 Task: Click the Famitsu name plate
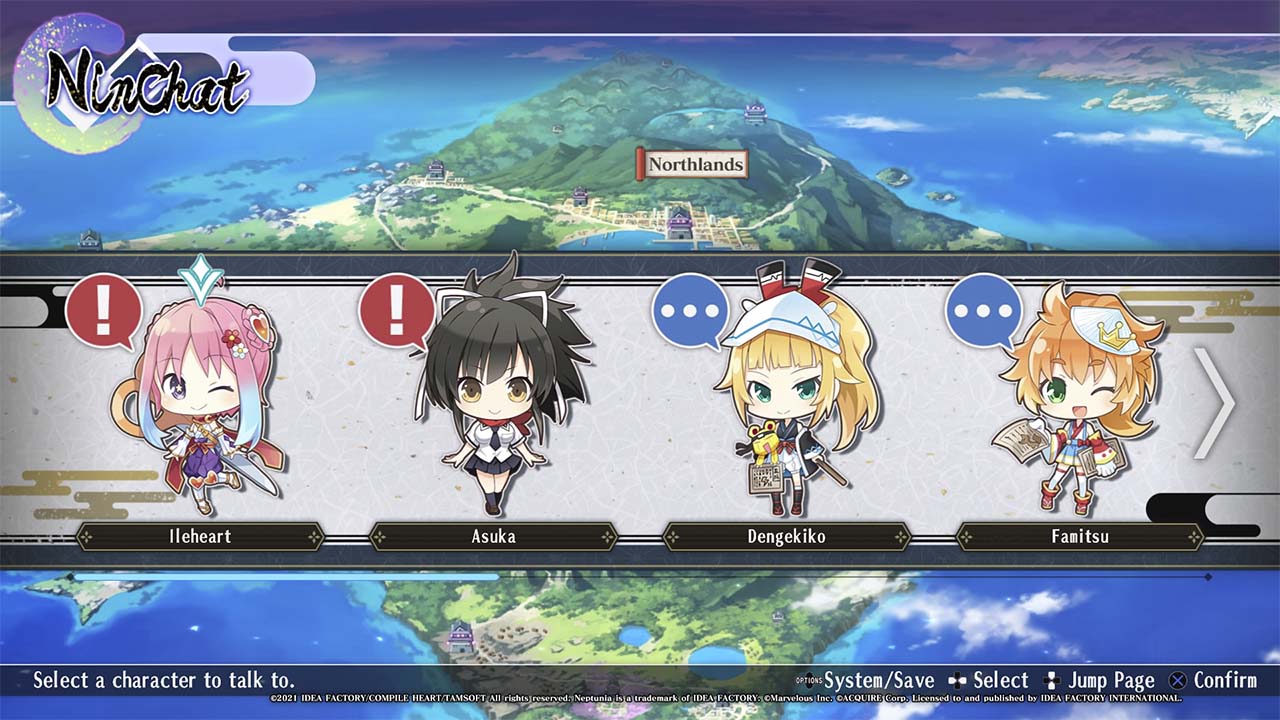coord(1080,537)
